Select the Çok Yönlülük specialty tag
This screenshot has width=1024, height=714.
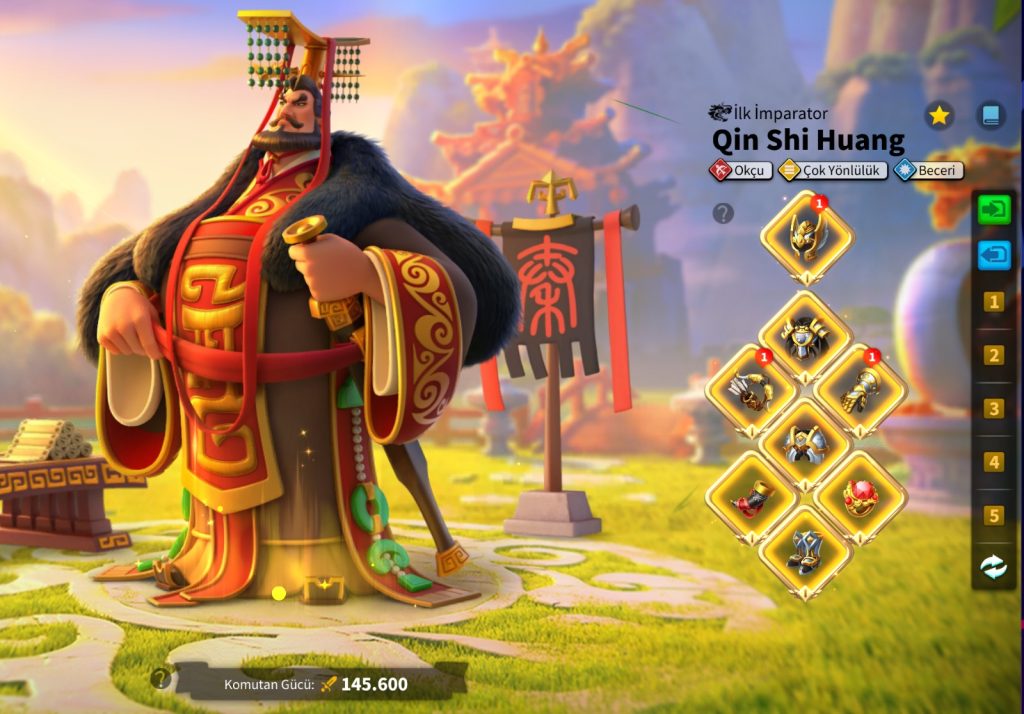833,171
